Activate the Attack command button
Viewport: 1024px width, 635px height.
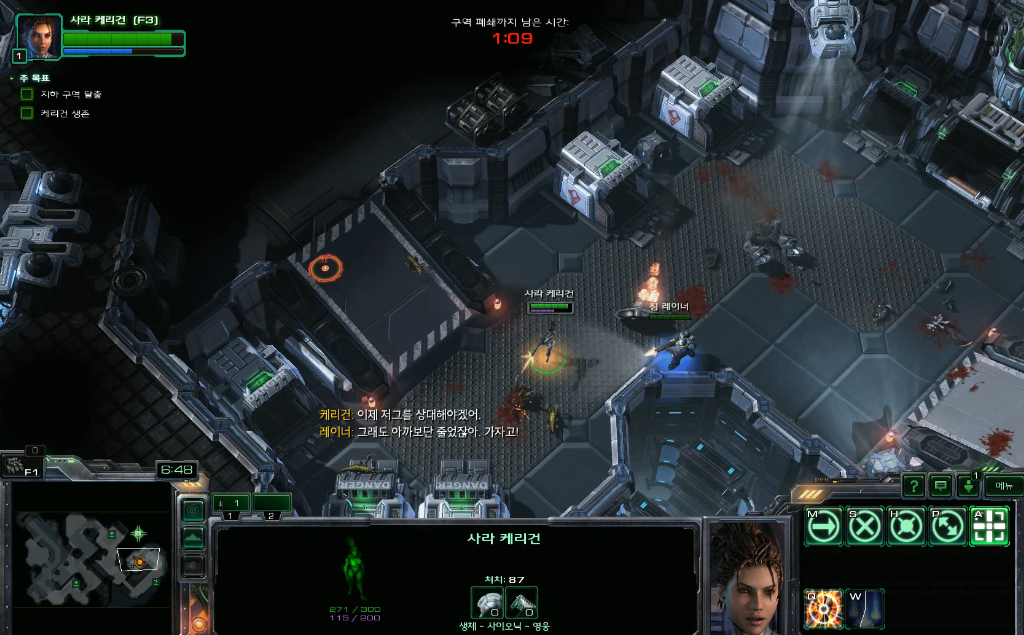point(989,526)
